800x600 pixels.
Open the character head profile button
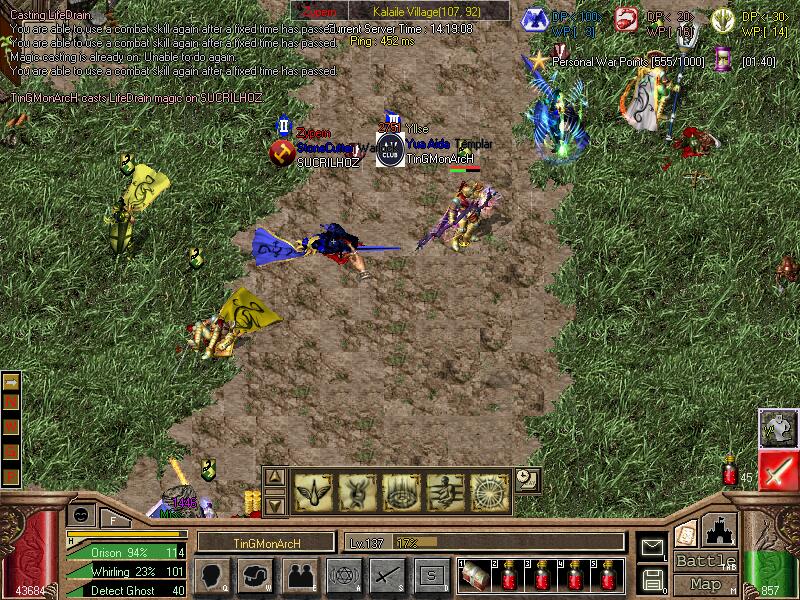tap(215, 575)
